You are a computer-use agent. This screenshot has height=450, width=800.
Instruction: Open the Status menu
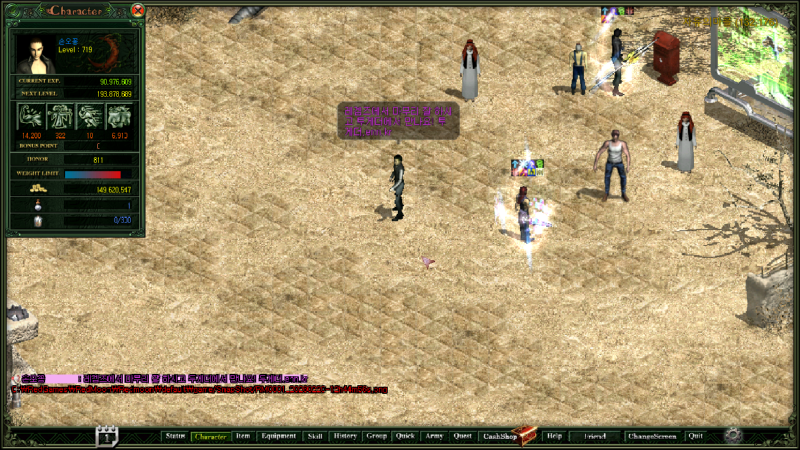pyautogui.click(x=176, y=437)
